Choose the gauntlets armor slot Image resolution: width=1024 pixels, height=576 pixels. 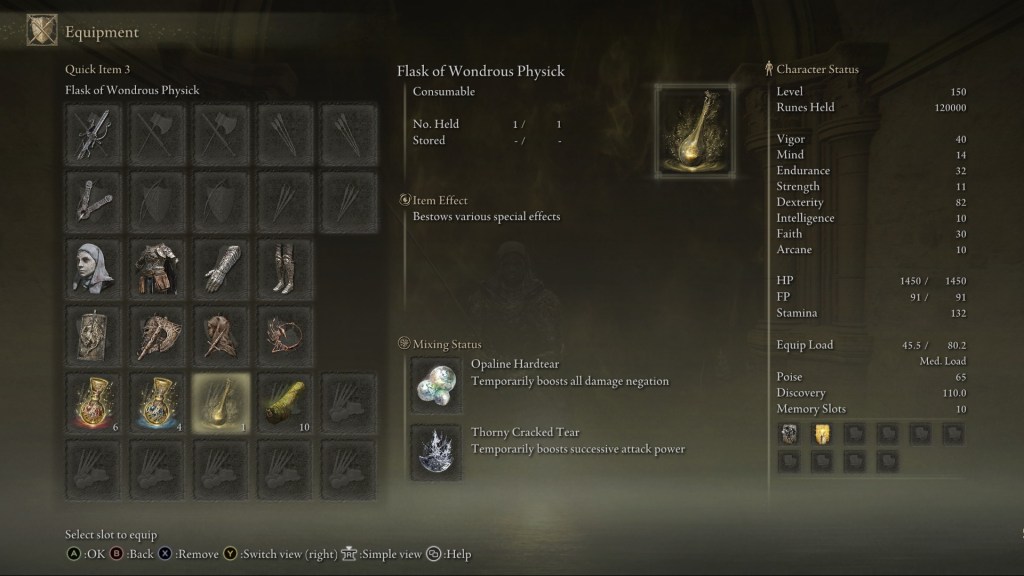(x=220, y=265)
